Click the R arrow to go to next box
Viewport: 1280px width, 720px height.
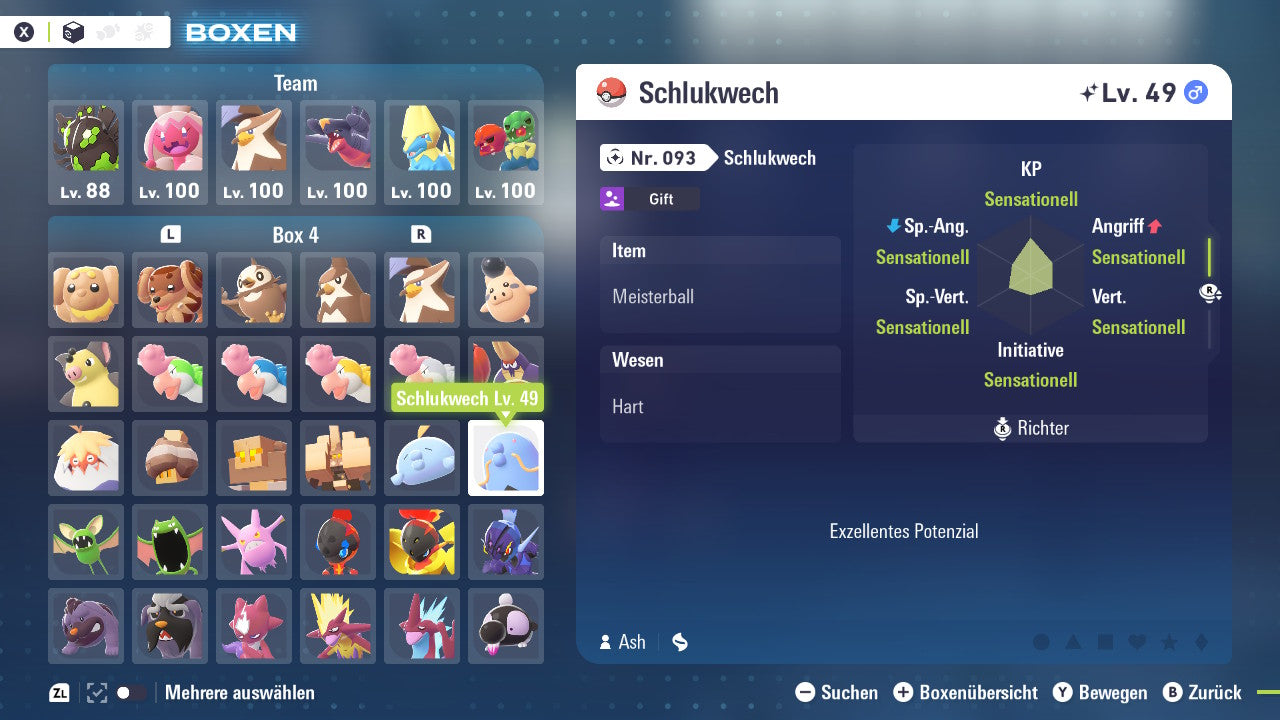(x=421, y=234)
